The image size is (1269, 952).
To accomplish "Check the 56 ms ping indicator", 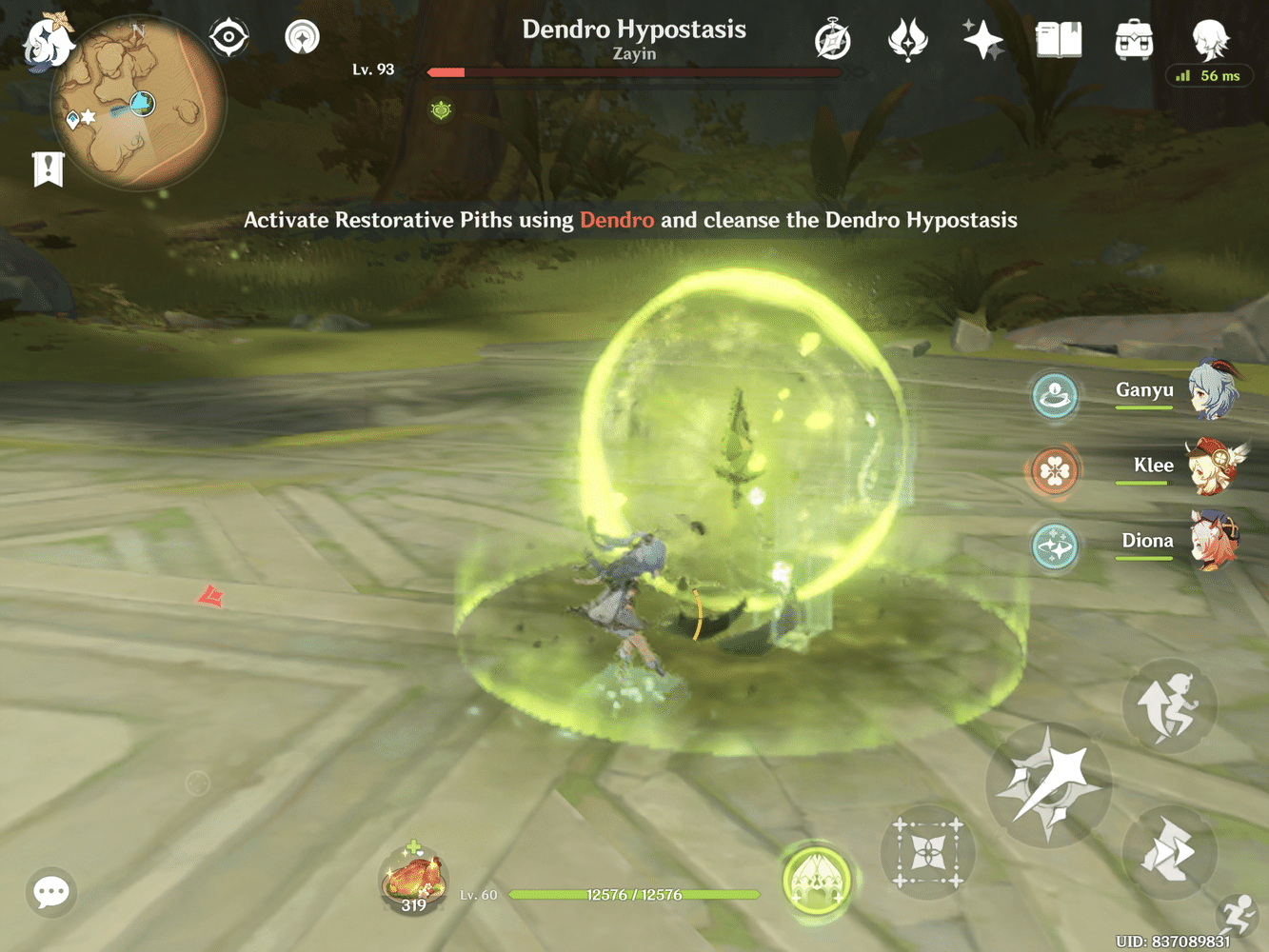I will click(1209, 75).
